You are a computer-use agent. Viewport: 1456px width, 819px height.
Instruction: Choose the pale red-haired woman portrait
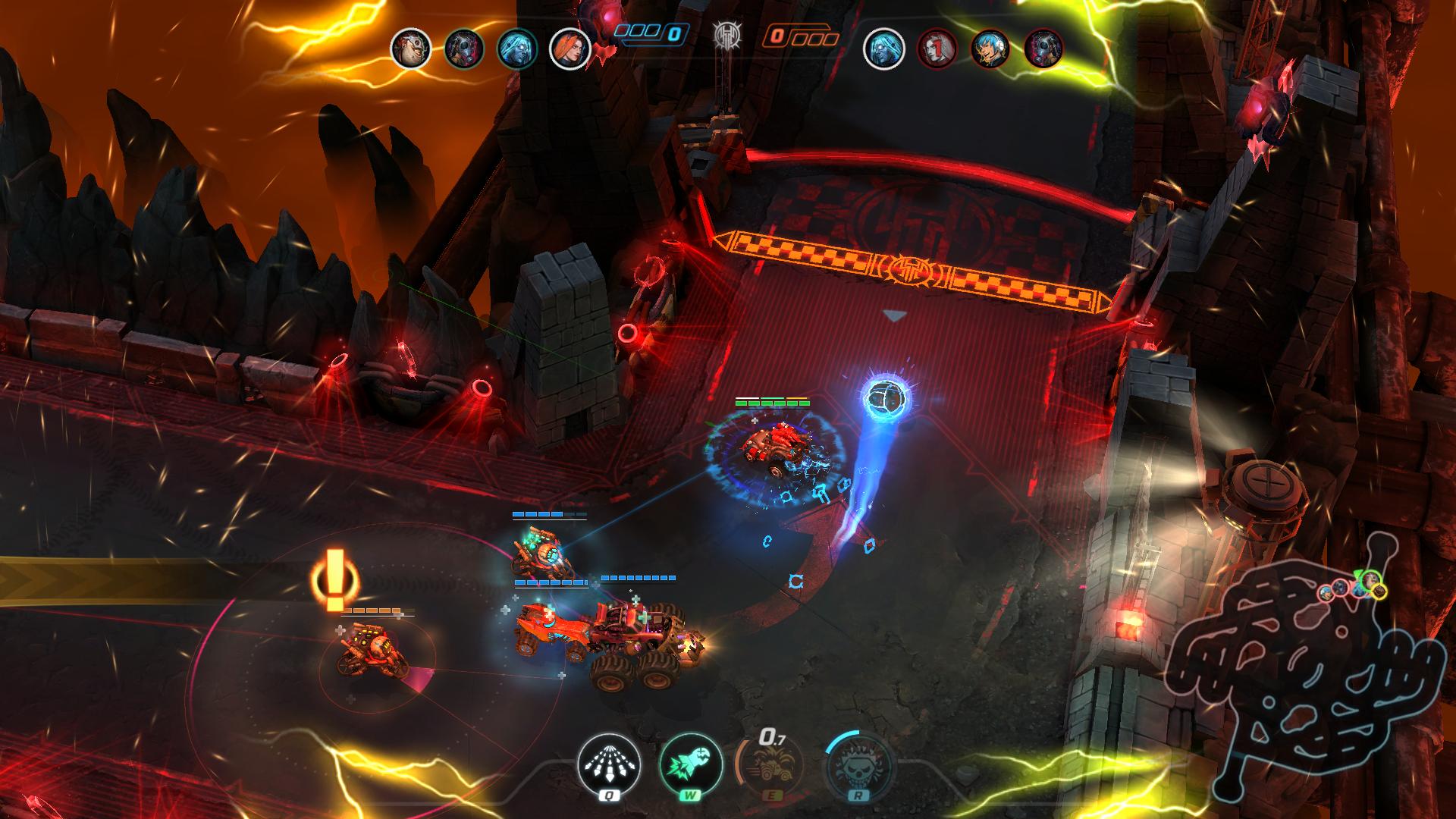tap(937, 49)
